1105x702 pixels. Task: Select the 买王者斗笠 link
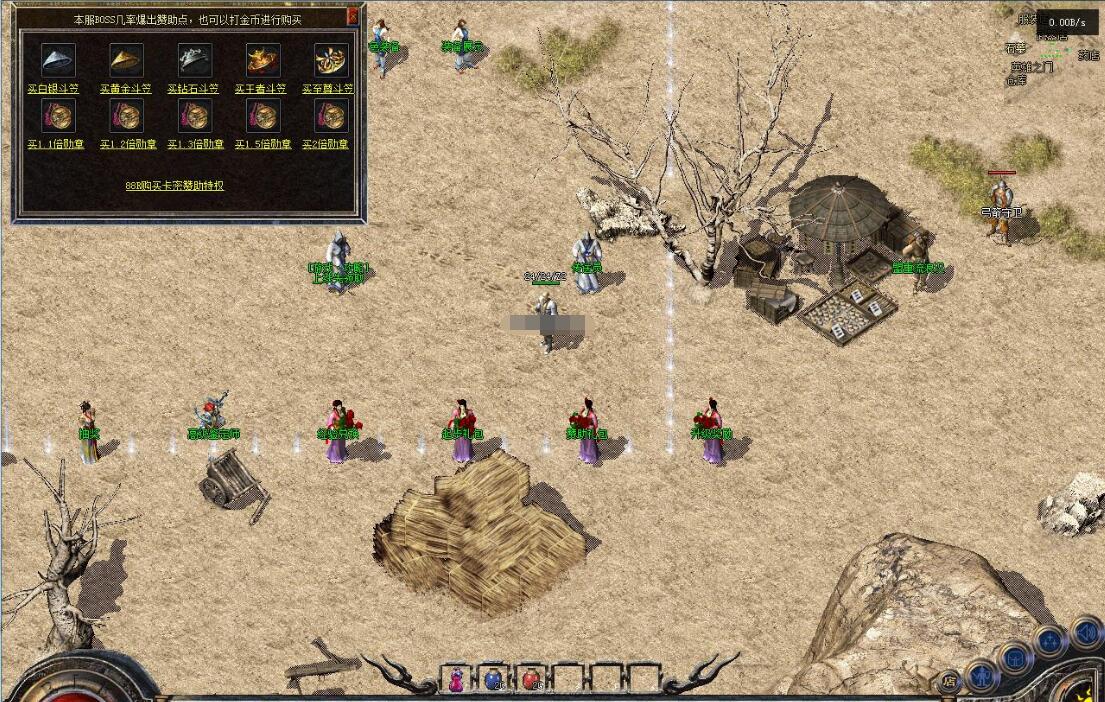click(261, 89)
